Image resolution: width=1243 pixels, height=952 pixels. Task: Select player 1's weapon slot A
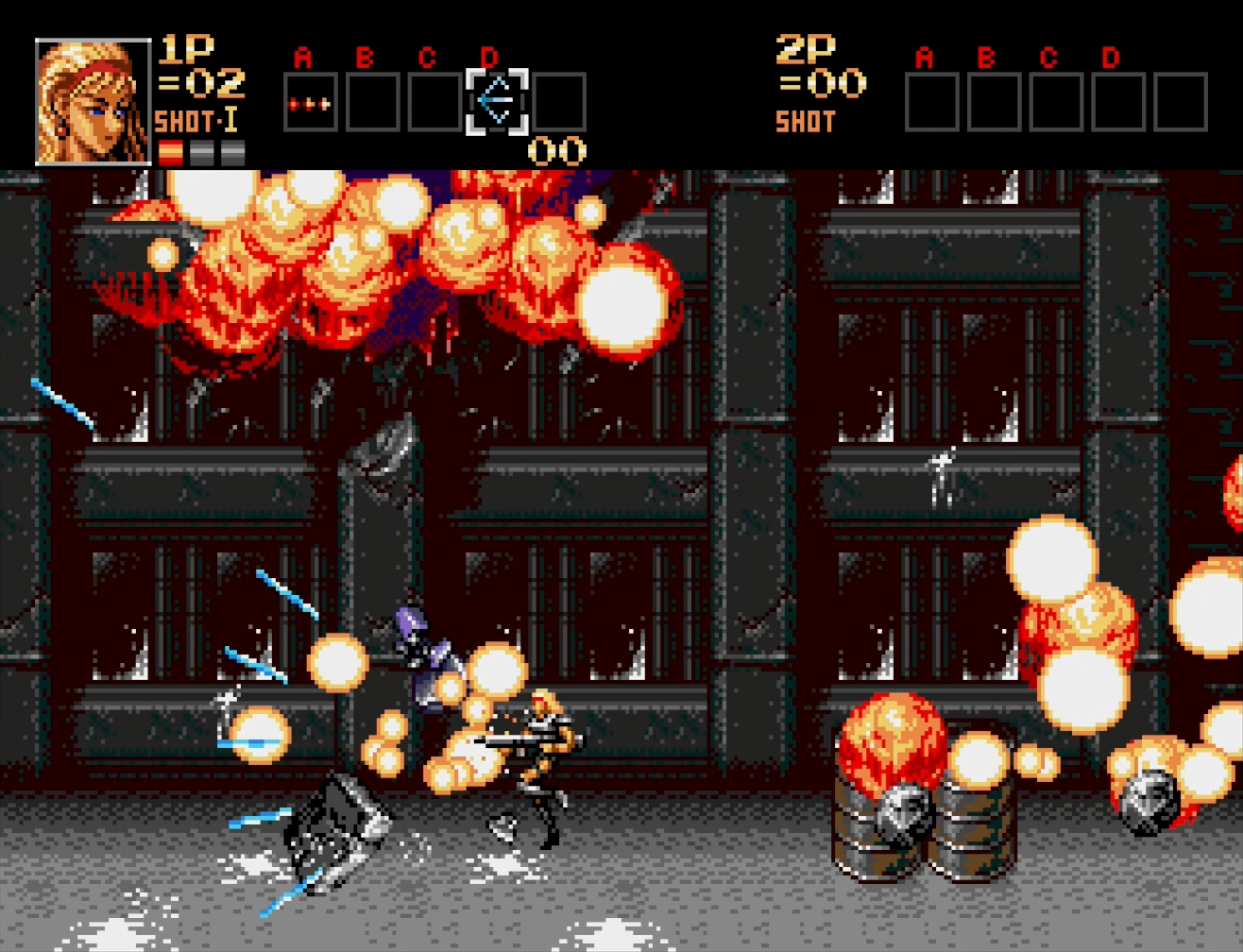(310, 102)
